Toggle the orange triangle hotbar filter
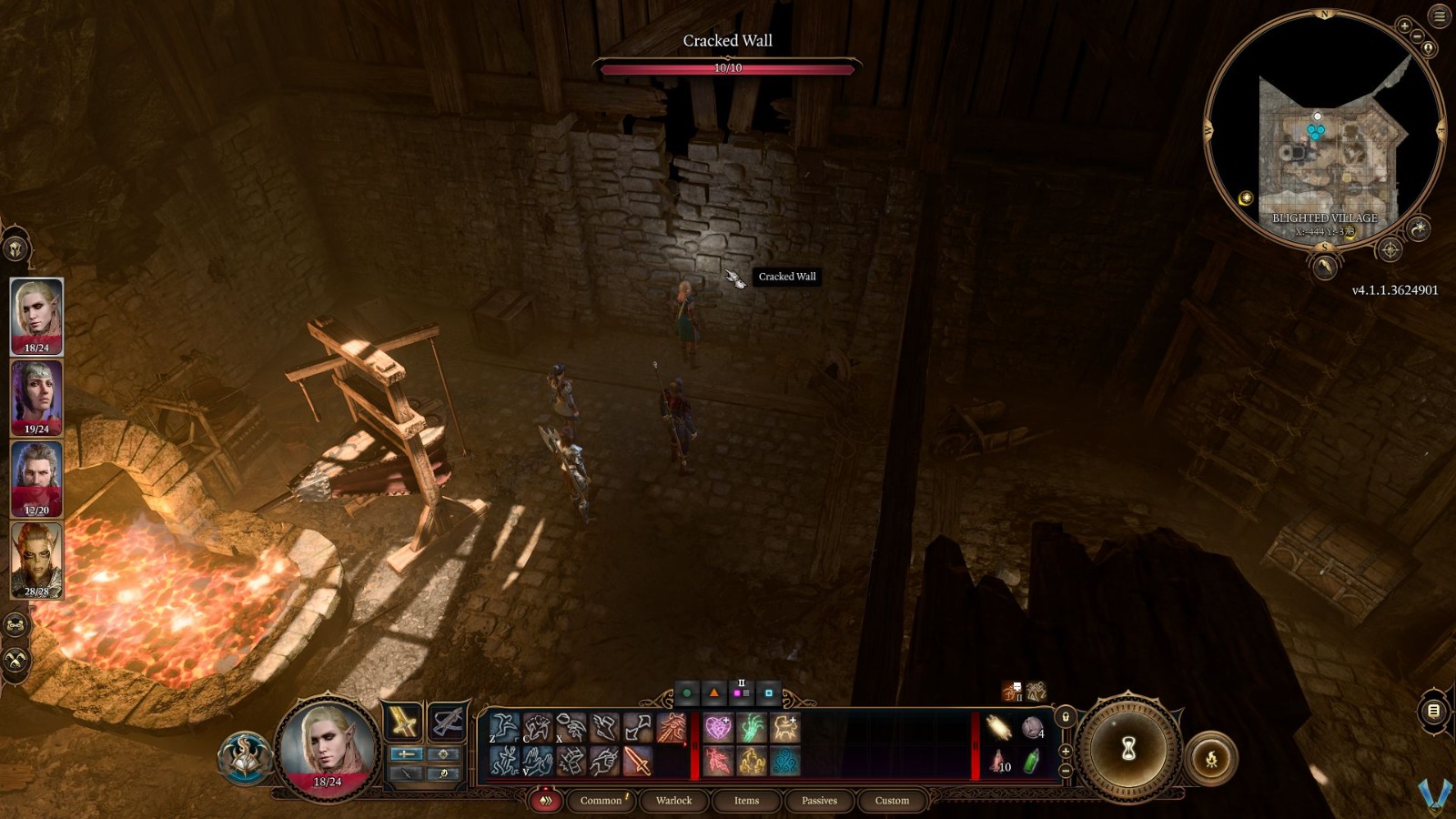1456x819 pixels. 714,693
